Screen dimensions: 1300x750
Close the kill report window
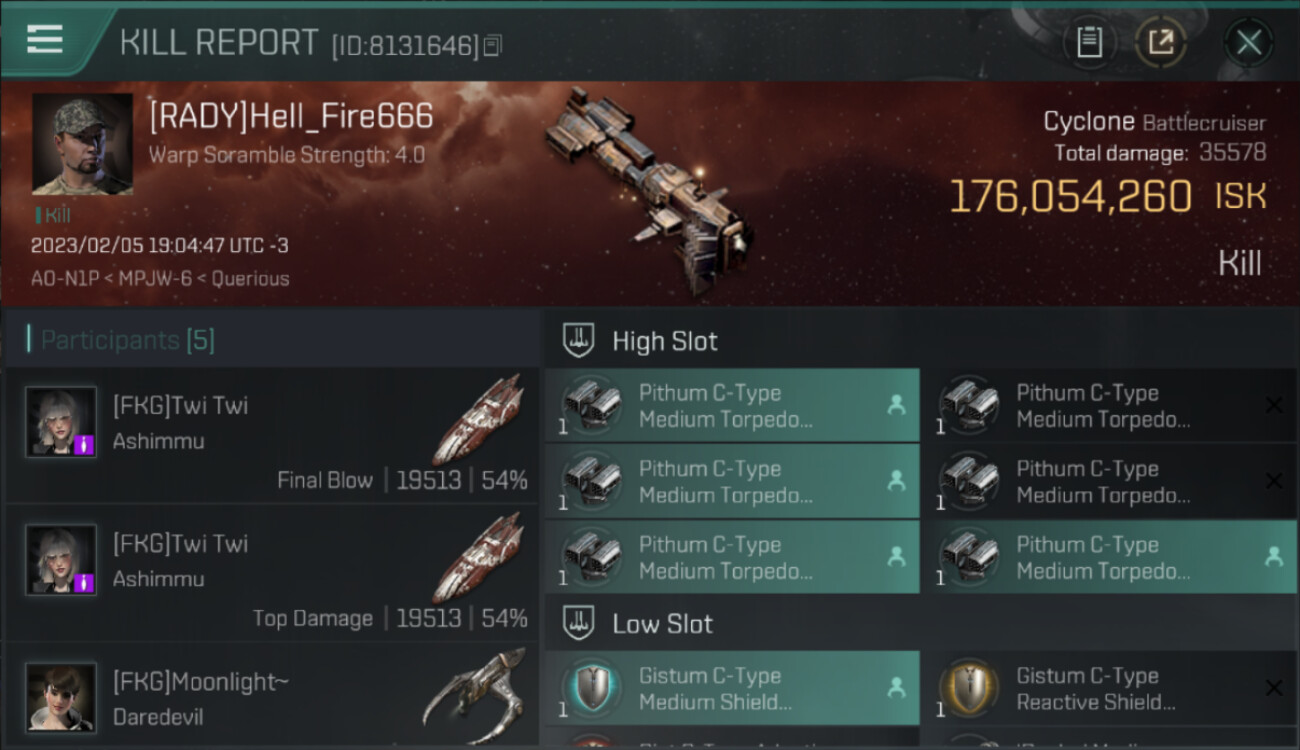point(1248,42)
